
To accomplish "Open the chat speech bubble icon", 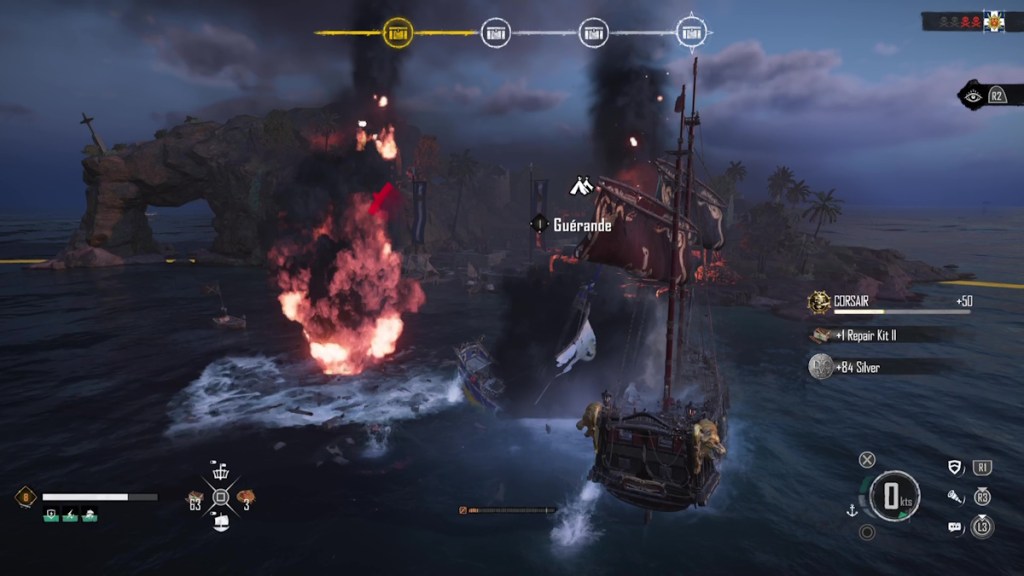I will (x=955, y=526).
